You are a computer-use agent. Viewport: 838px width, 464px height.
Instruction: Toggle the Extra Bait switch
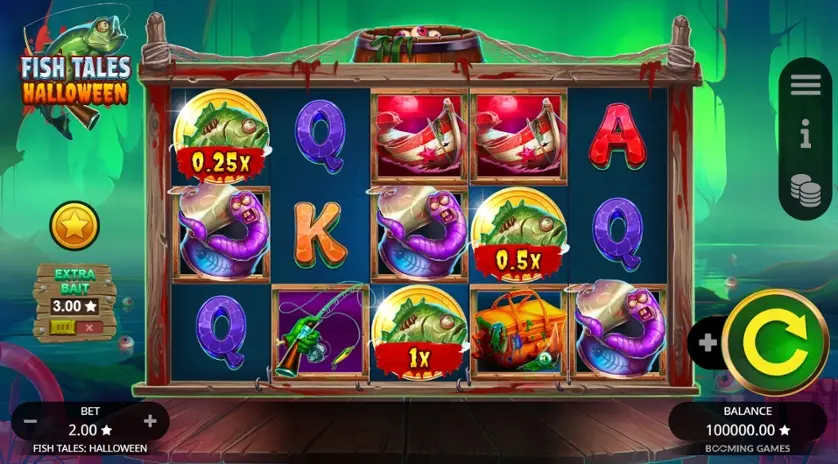pos(73,327)
